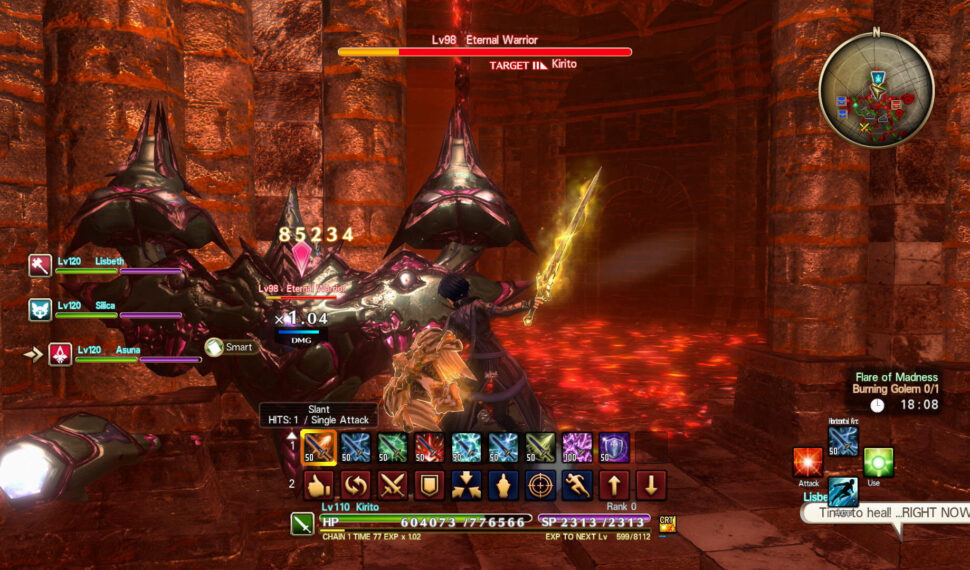Select Lisbeth's hammer party icon
The height and width of the screenshot is (570, 970).
click(x=41, y=265)
